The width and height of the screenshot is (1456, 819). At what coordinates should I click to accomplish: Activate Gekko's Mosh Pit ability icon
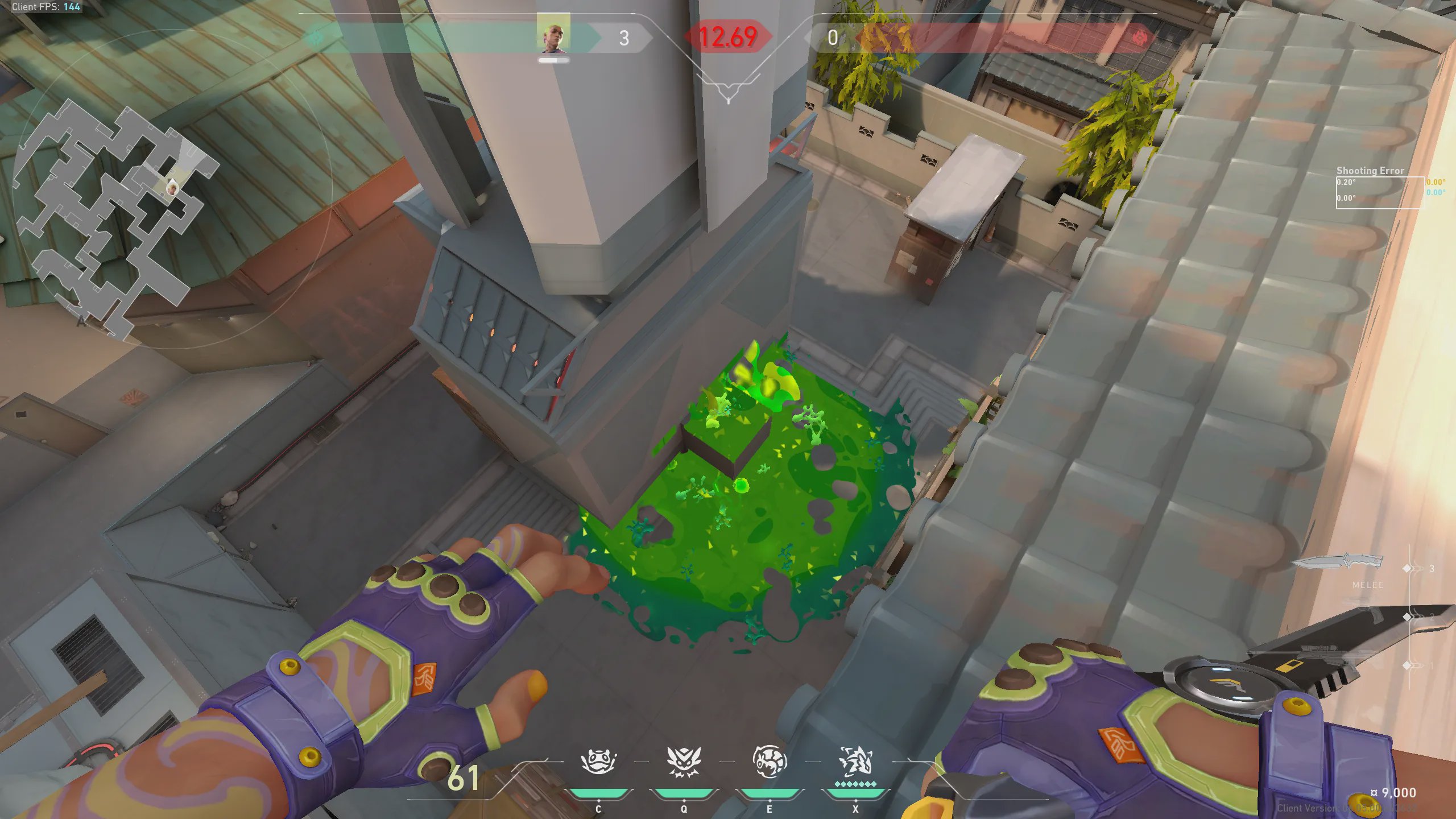pyautogui.click(x=598, y=762)
